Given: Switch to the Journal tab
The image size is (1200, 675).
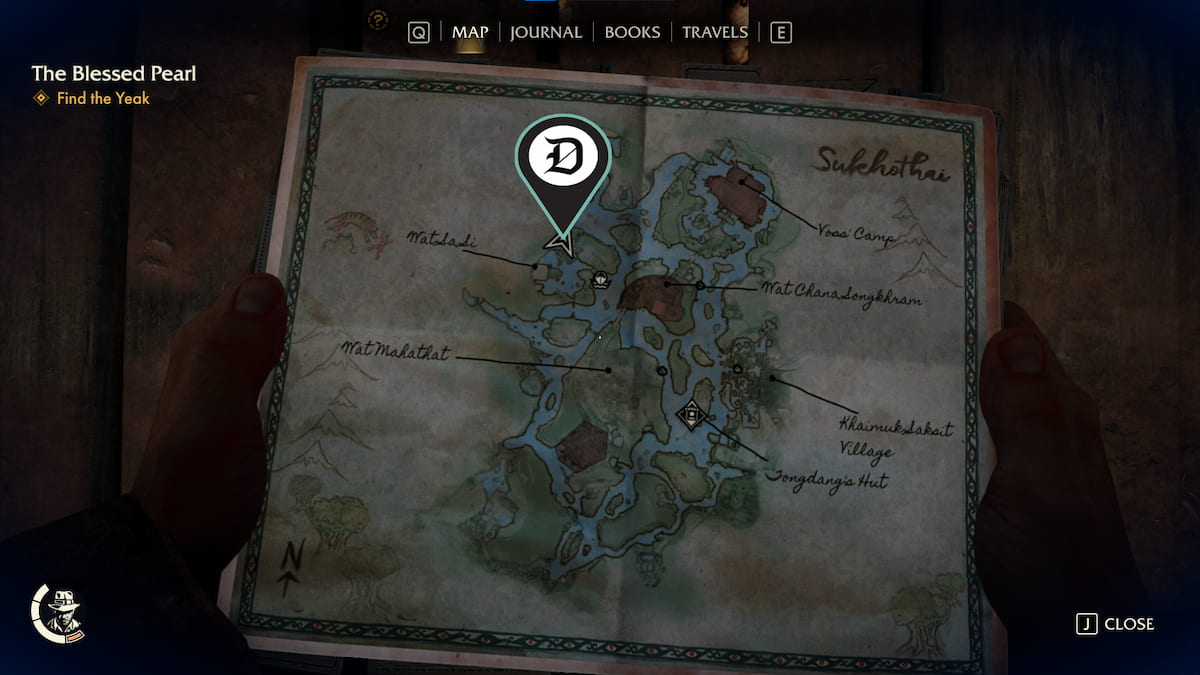Looking at the screenshot, I should pos(545,32).
